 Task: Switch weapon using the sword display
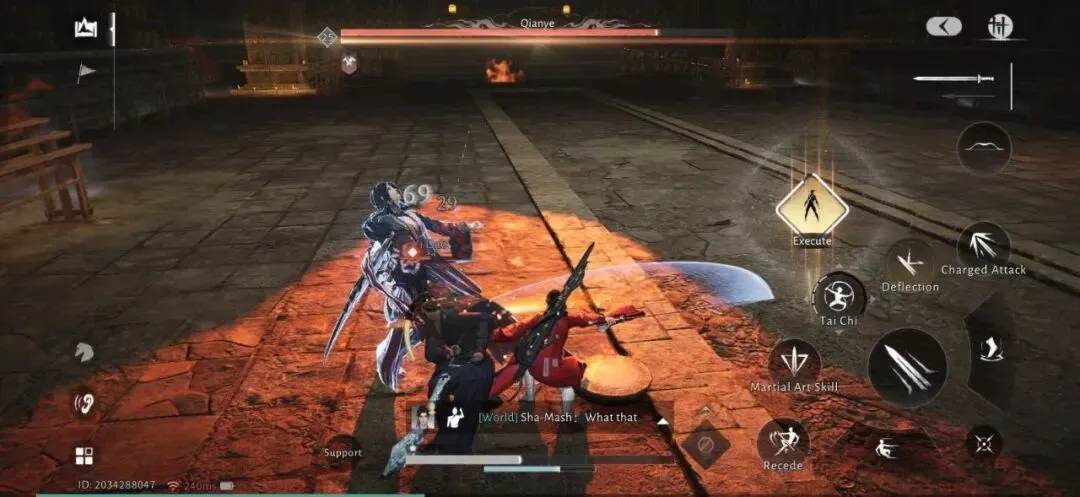click(x=953, y=79)
